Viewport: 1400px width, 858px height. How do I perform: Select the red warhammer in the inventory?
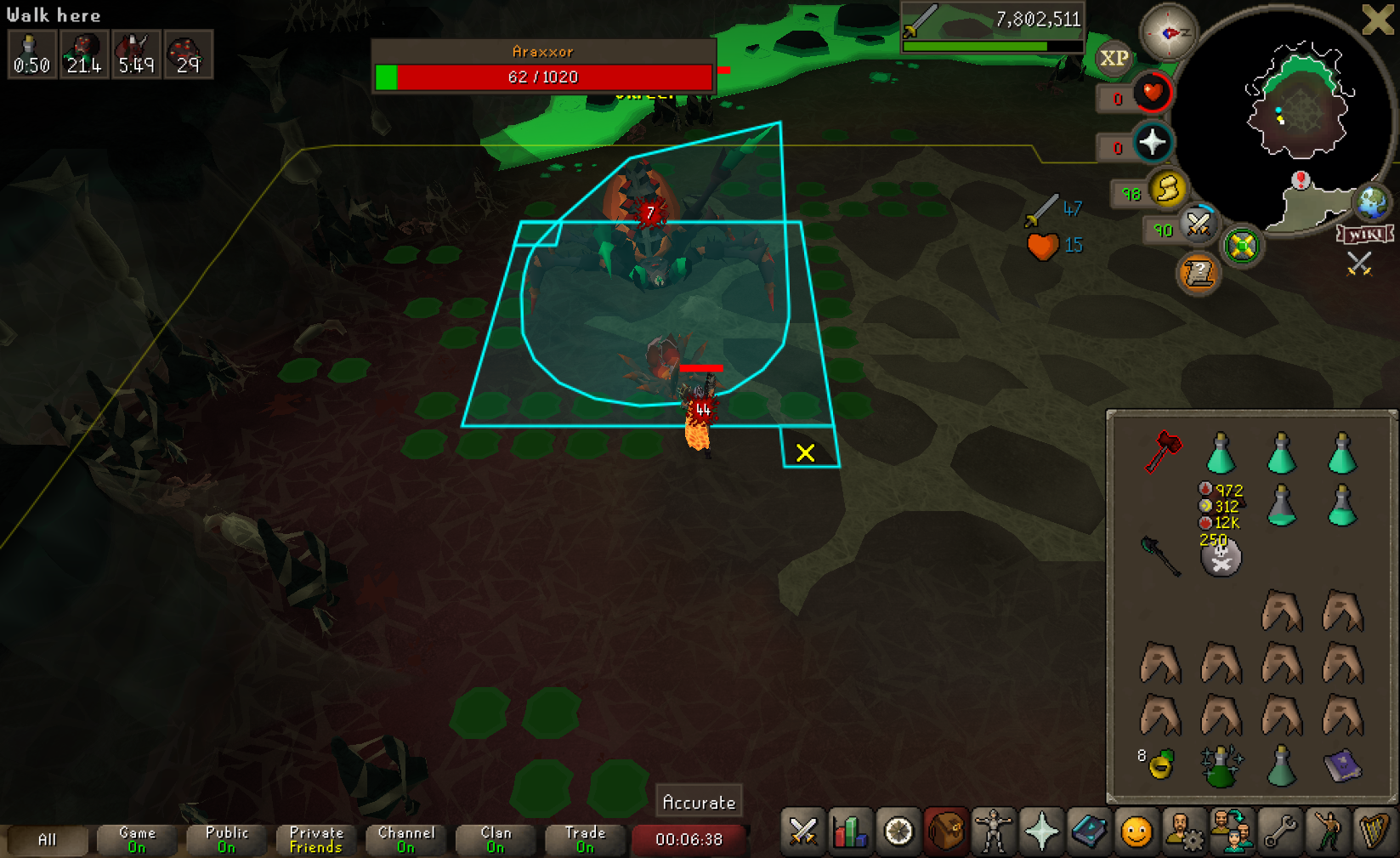1162,452
